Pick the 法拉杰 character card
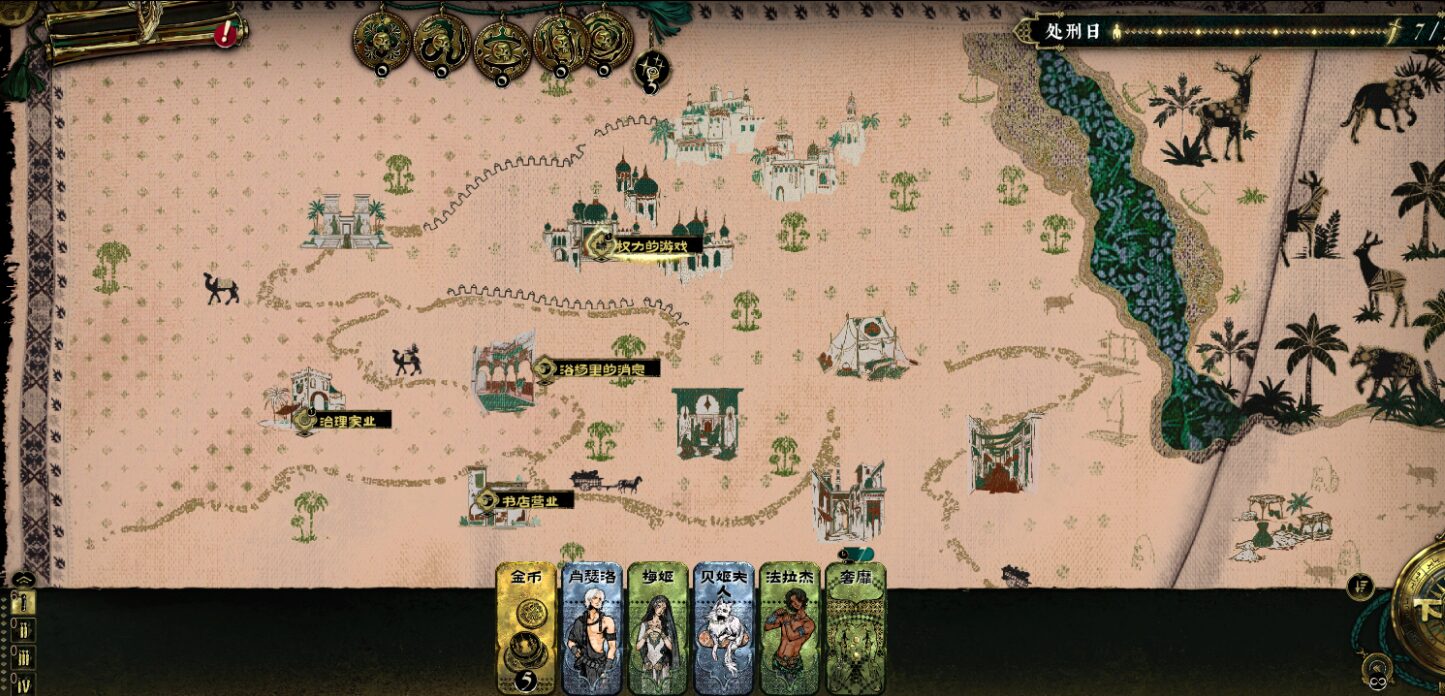The image size is (1445, 696). click(x=789, y=627)
